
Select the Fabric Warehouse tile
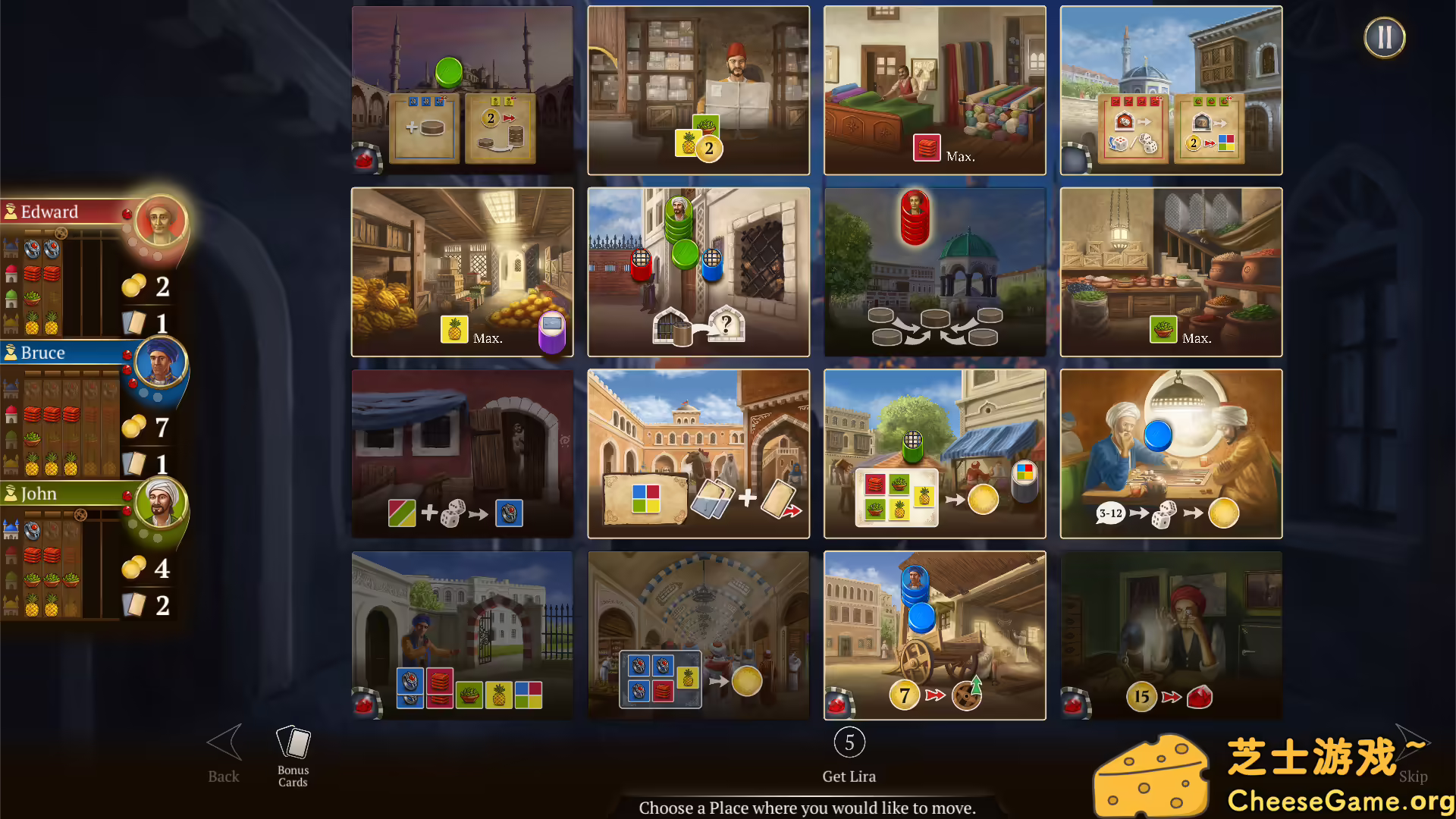(934, 90)
